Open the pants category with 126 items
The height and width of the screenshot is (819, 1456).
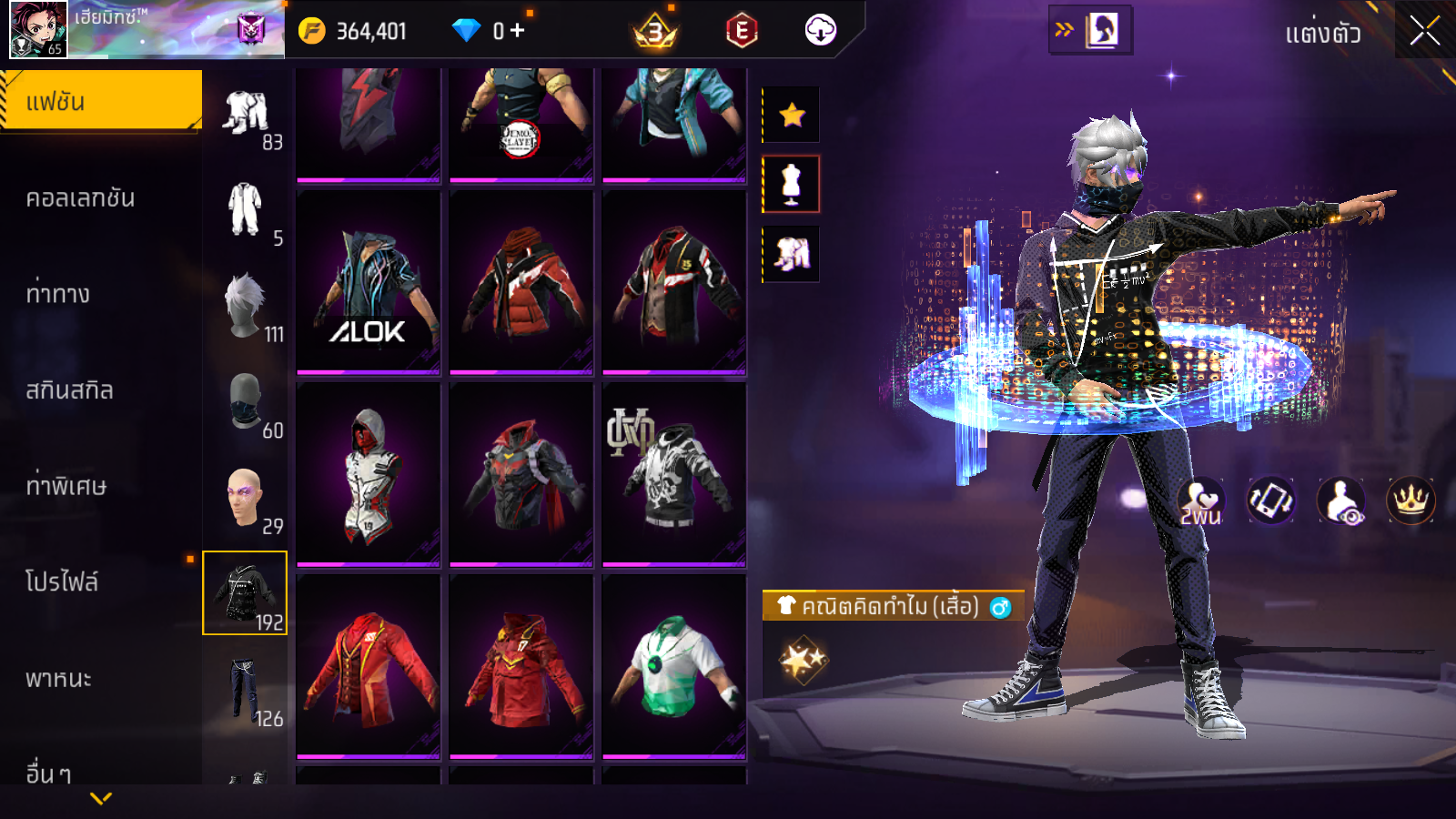pyautogui.click(x=245, y=690)
